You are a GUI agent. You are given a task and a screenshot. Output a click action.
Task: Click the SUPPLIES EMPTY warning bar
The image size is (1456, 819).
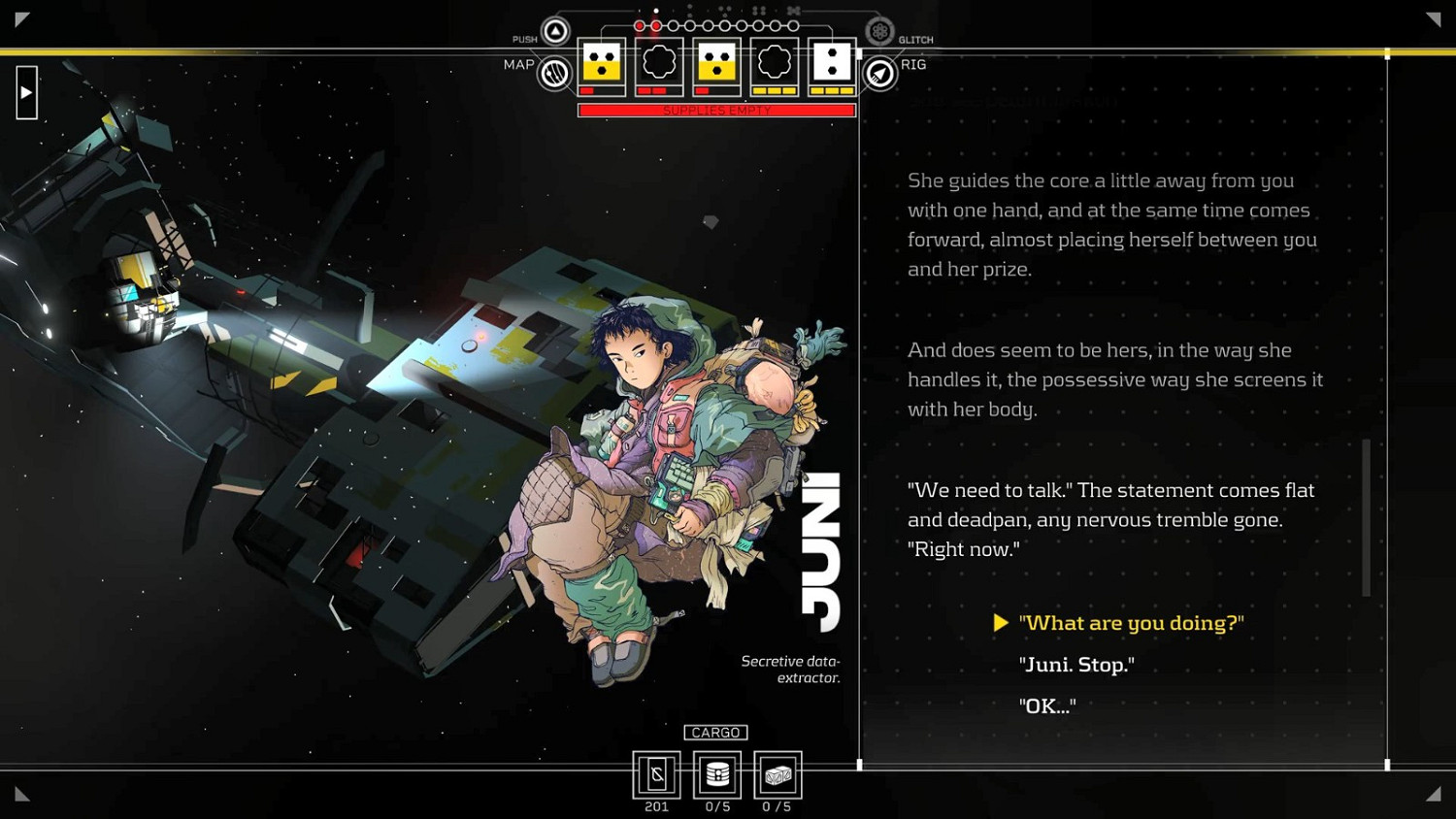(716, 110)
